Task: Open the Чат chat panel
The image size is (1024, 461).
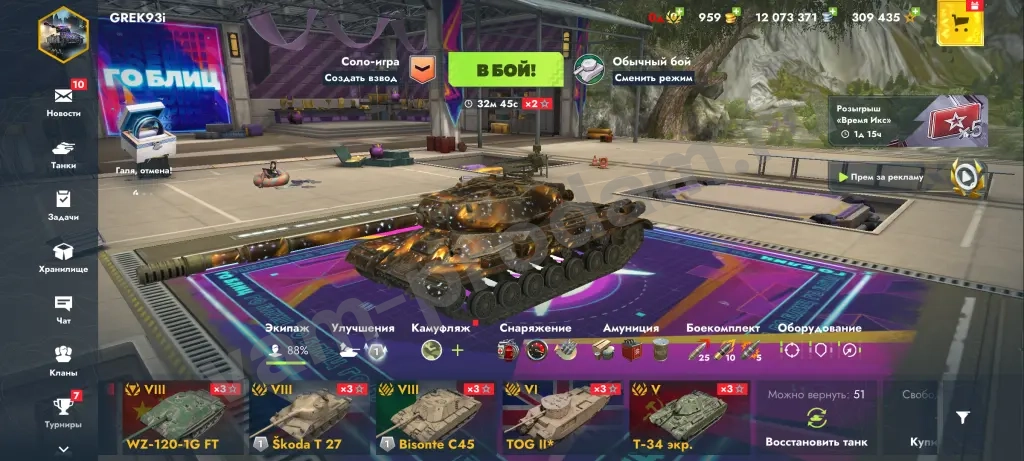Action: pyautogui.click(x=63, y=309)
